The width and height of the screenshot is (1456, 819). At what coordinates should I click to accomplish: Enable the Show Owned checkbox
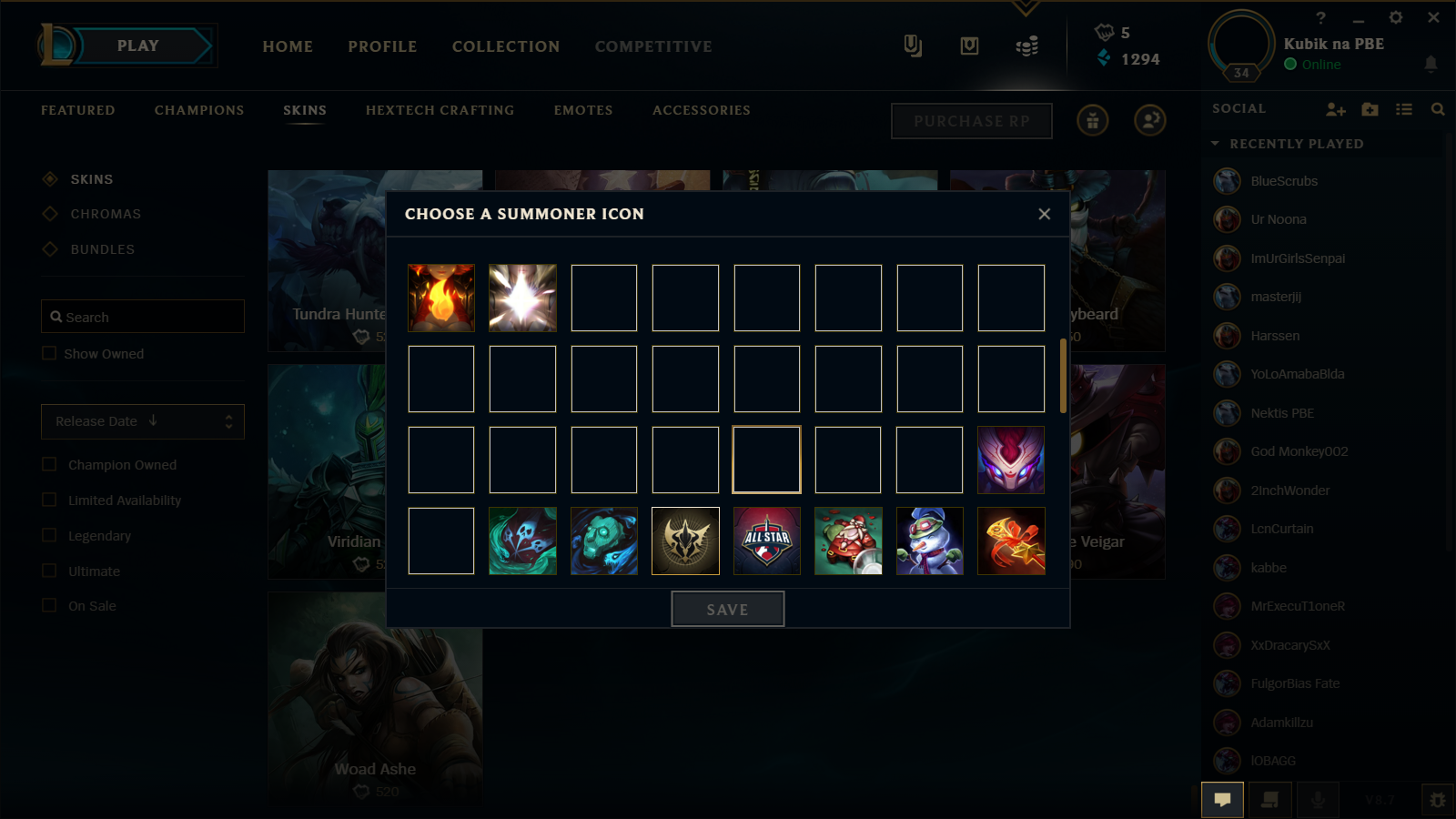pos(49,353)
